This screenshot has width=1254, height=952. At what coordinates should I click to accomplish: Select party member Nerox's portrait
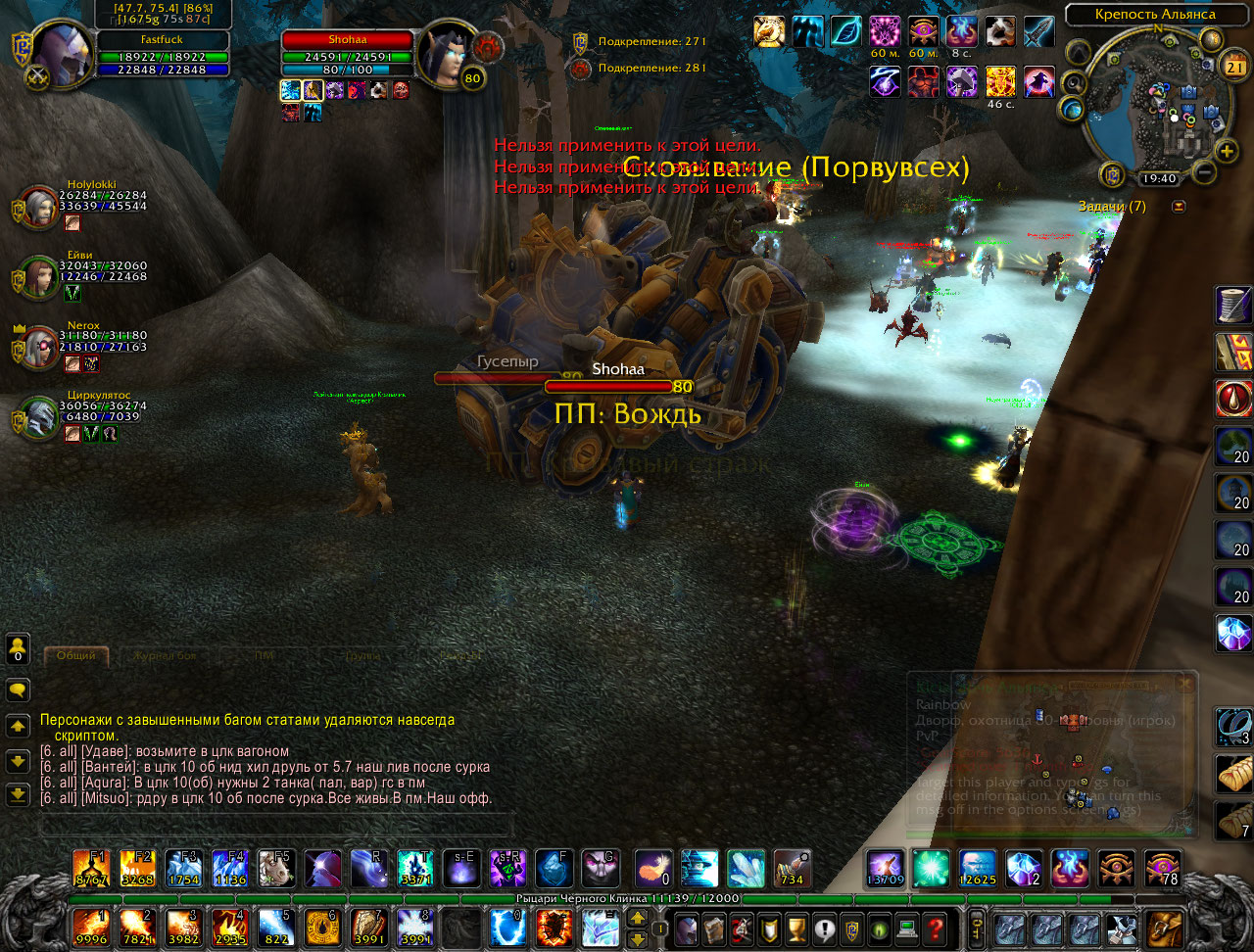pos(39,348)
